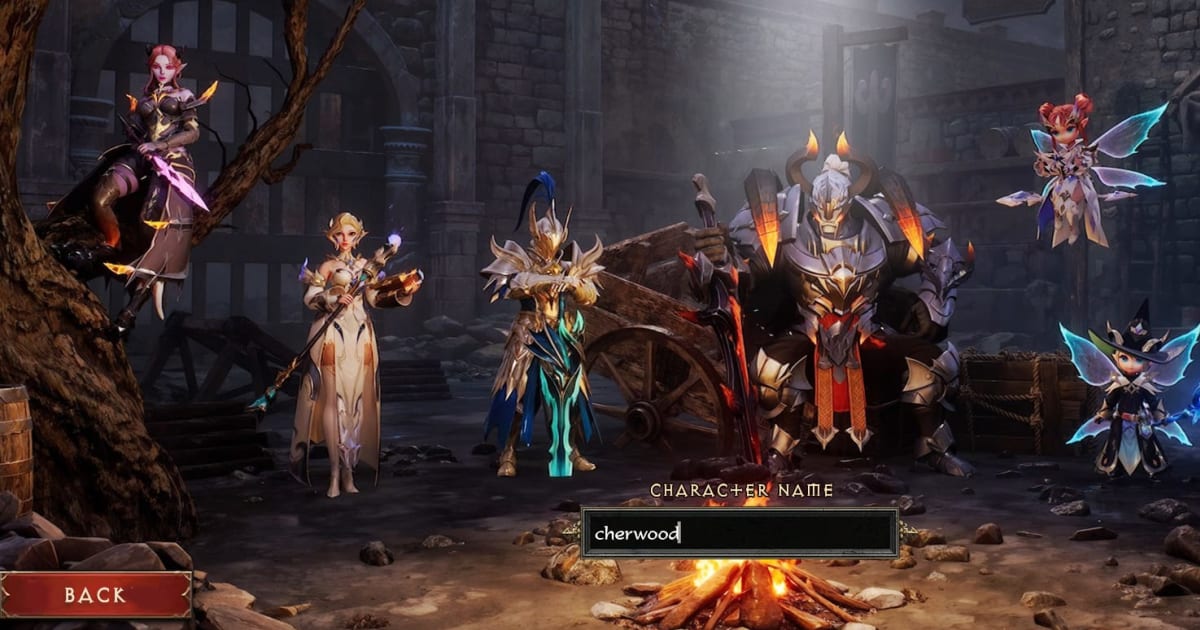
Task: Choose the blonde elf holding a staff
Action: (342, 340)
